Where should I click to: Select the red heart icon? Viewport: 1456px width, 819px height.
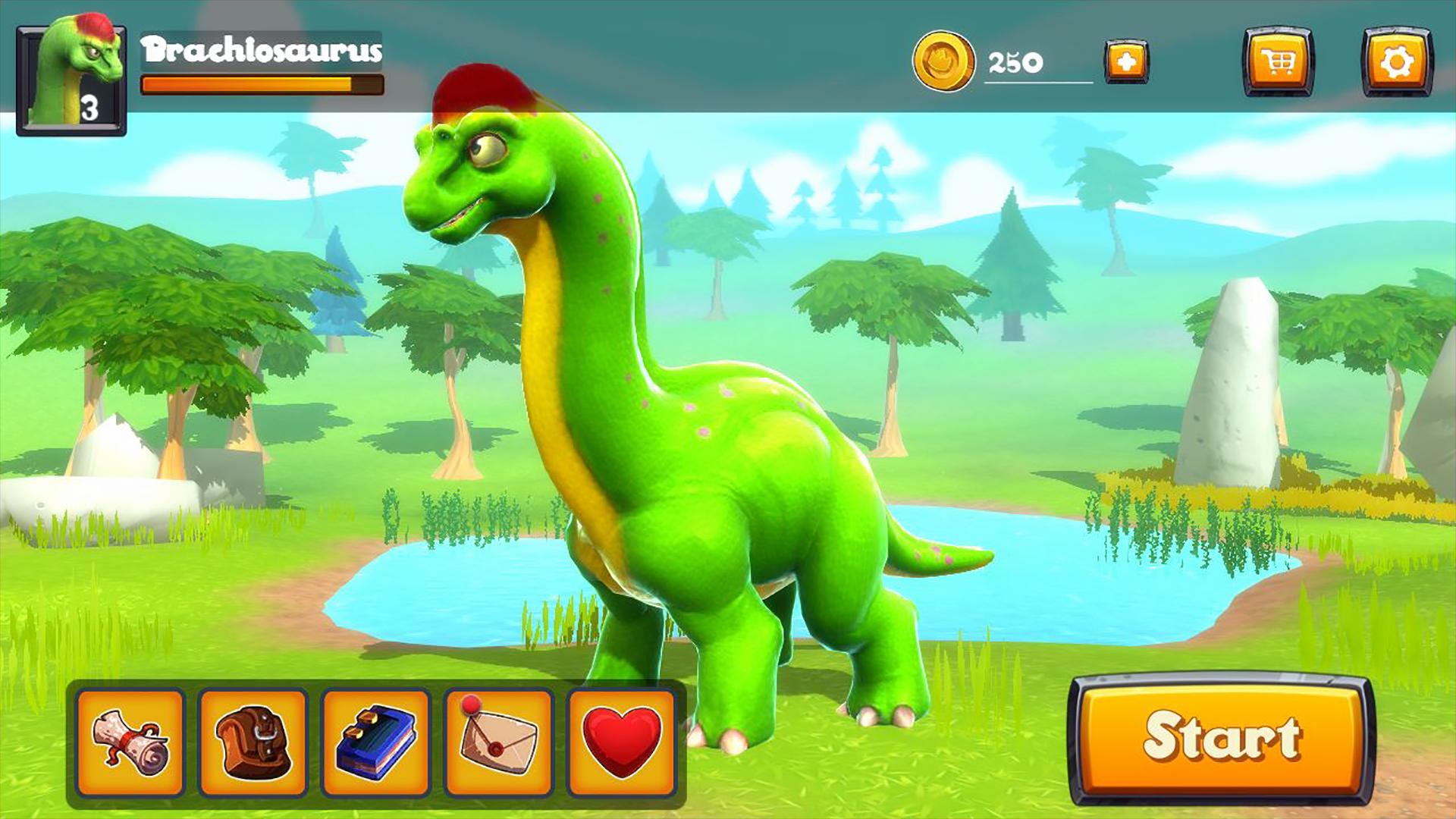pyautogui.click(x=621, y=742)
